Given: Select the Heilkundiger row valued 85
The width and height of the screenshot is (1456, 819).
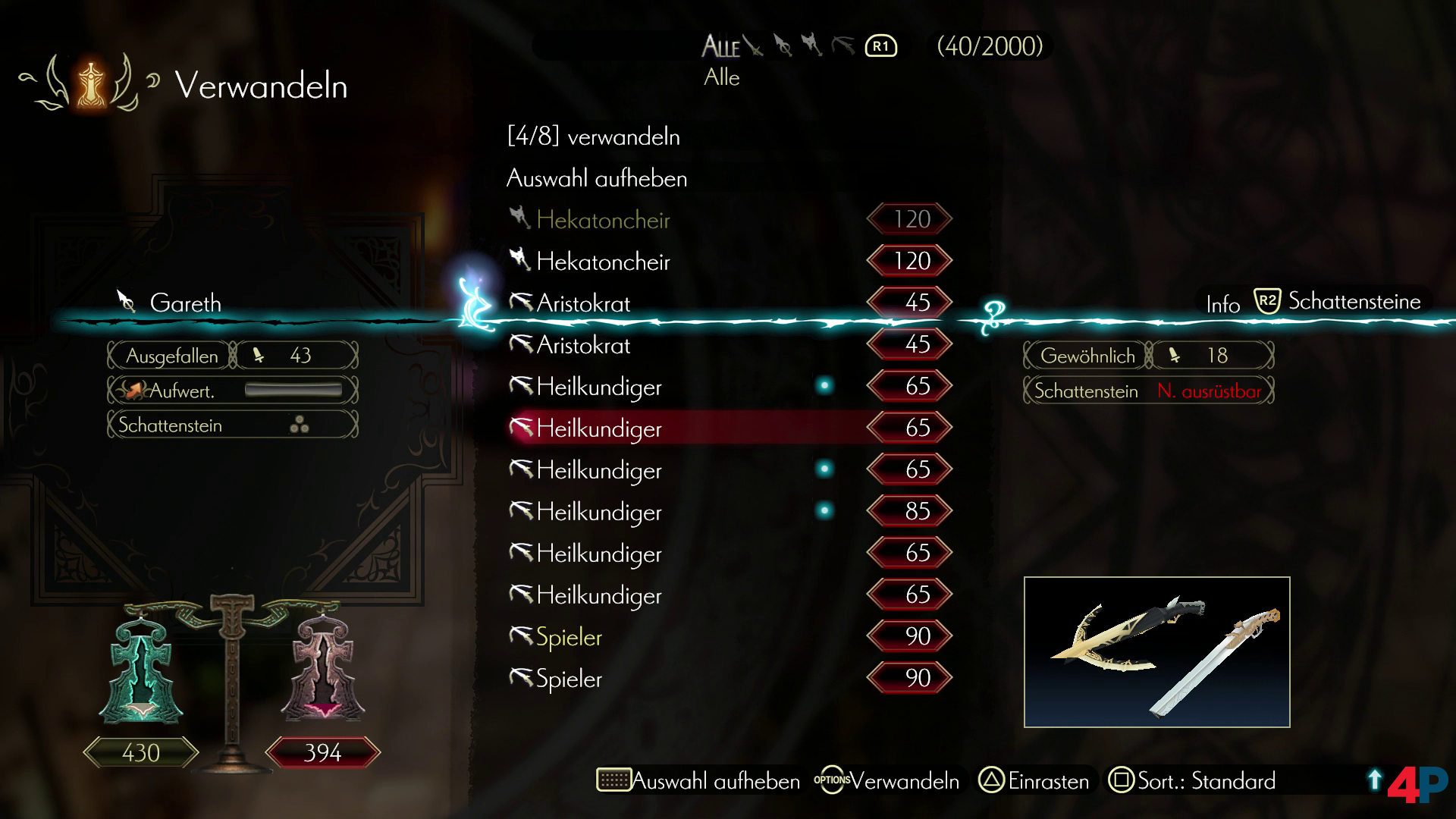Looking at the screenshot, I should [x=599, y=512].
